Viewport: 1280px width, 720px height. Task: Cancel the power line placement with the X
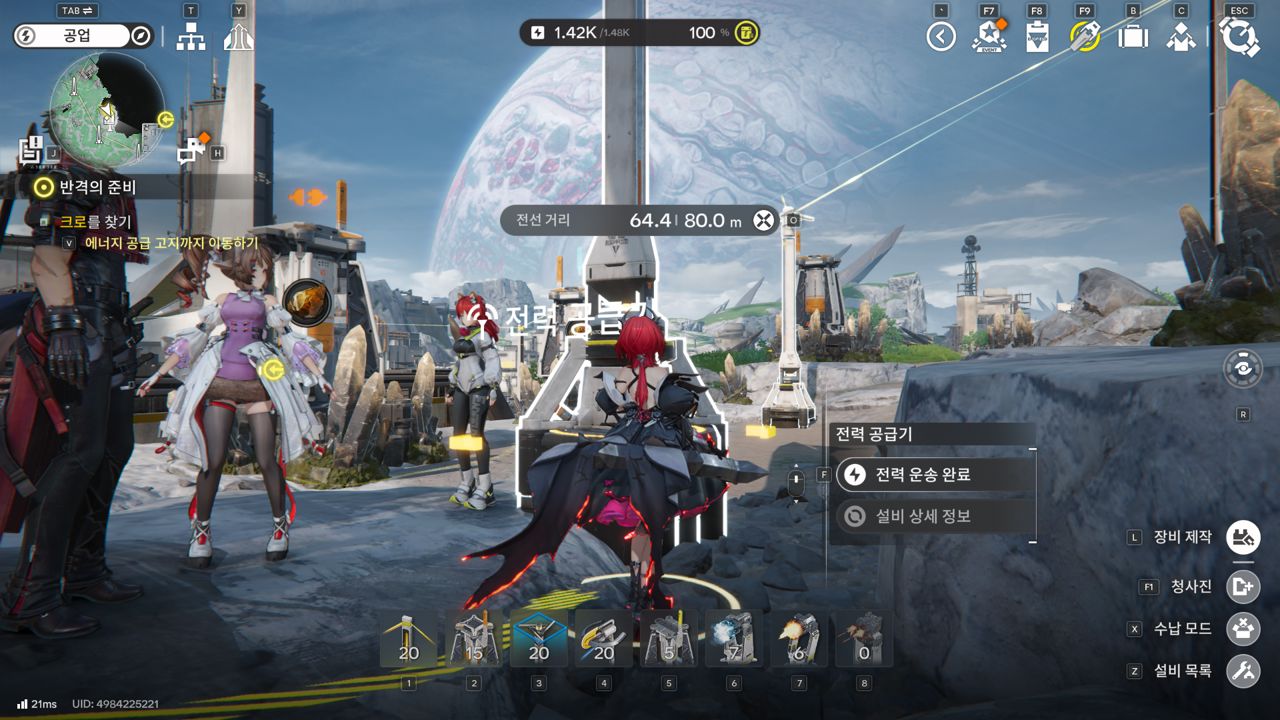click(x=764, y=220)
